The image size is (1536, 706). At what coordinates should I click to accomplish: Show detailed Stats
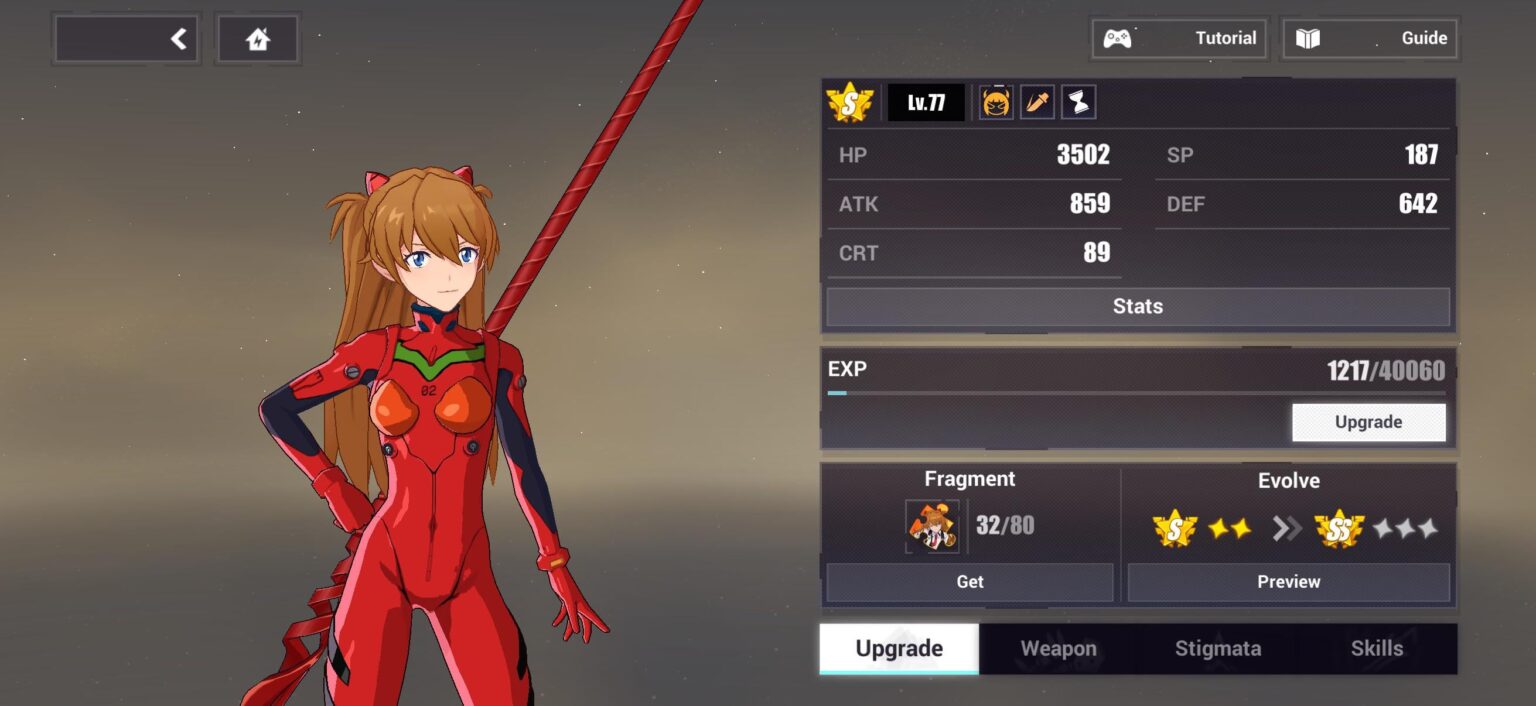(x=1138, y=307)
